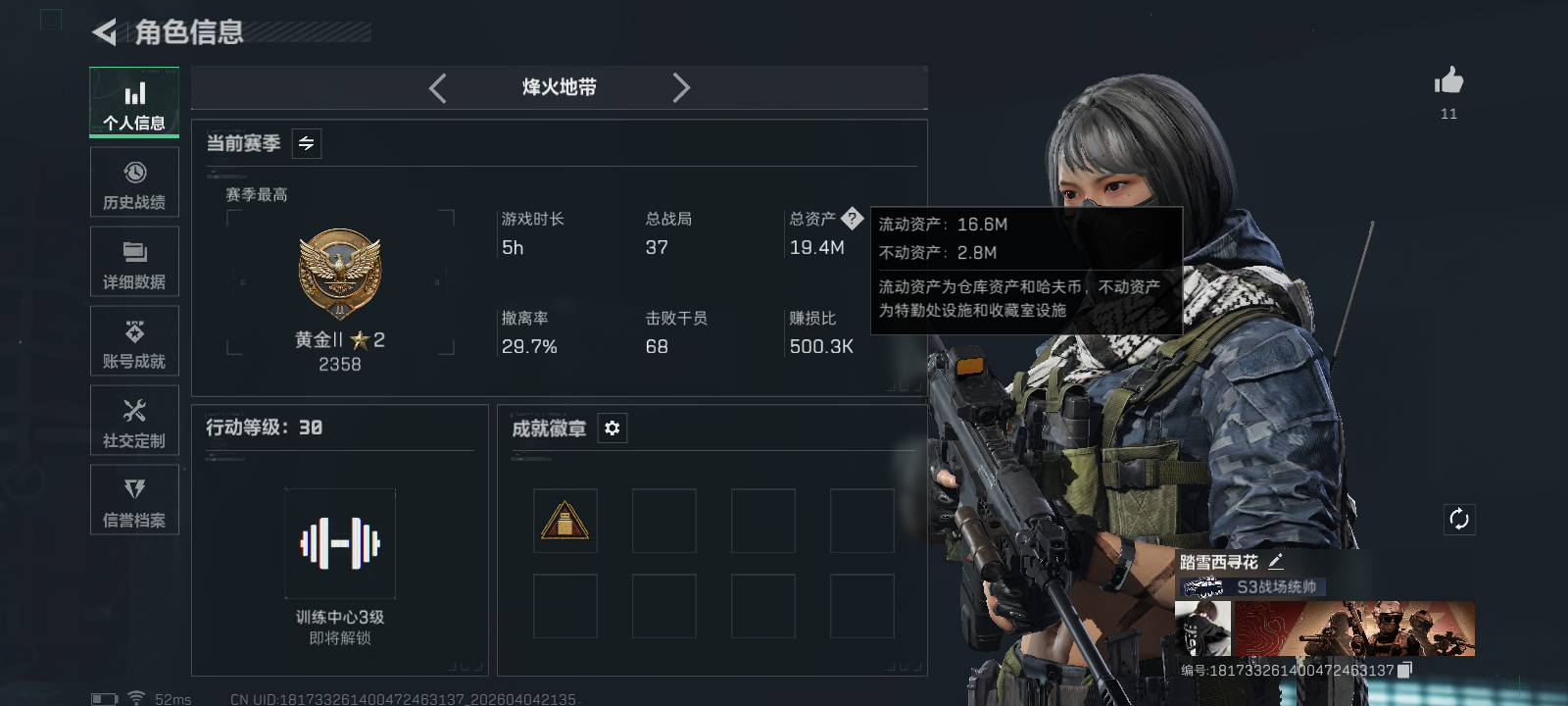Open the 成就徽章 gear settings
1568x706 pixels.
[x=612, y=429]
